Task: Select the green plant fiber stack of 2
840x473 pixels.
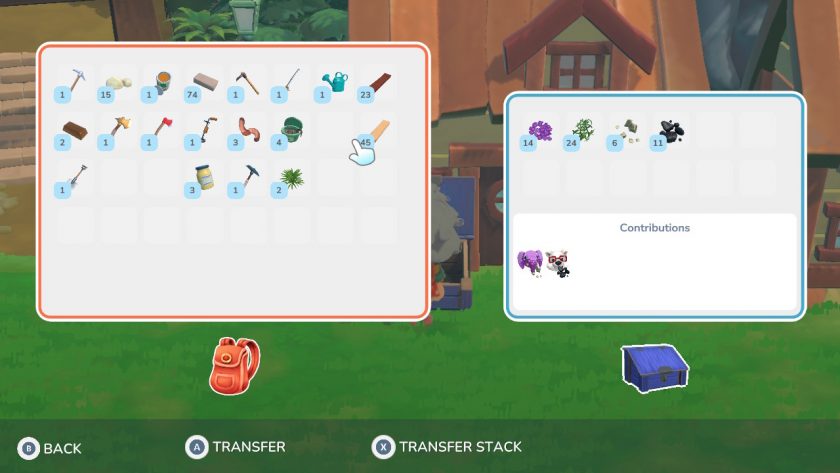Action: click(x=291, y=178)
